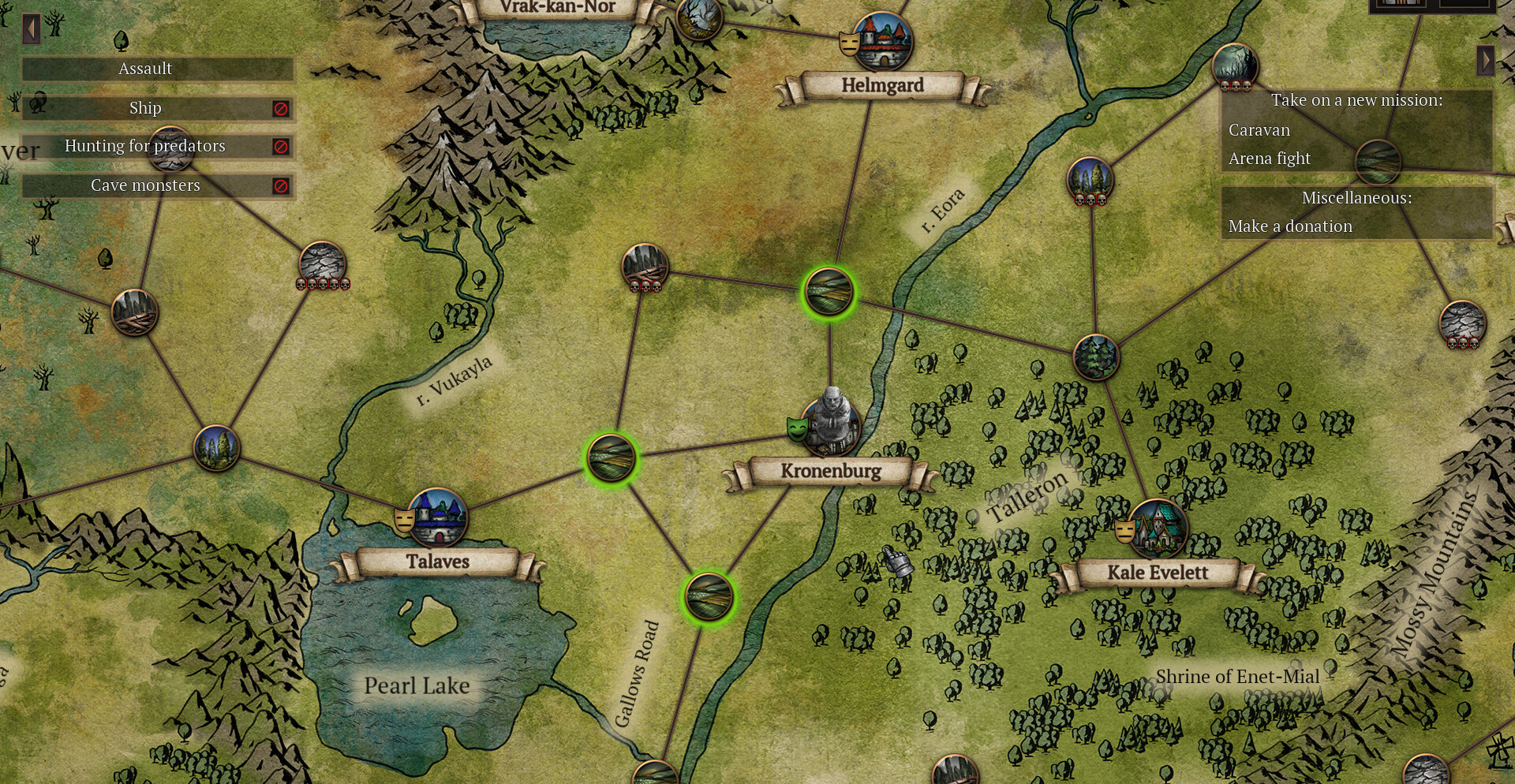
Task: Collapse the right panel arrow
Action: pos(1485,60)
